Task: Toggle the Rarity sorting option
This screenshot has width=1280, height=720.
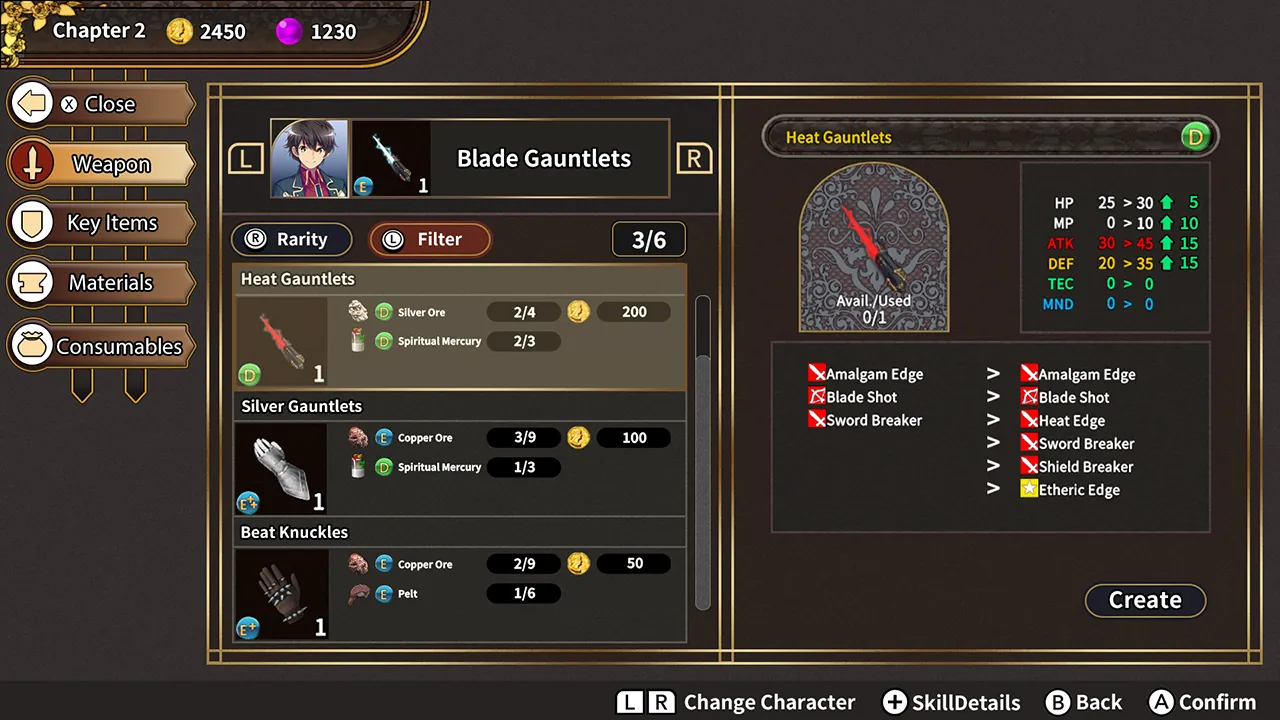Action: click(291, 239)
